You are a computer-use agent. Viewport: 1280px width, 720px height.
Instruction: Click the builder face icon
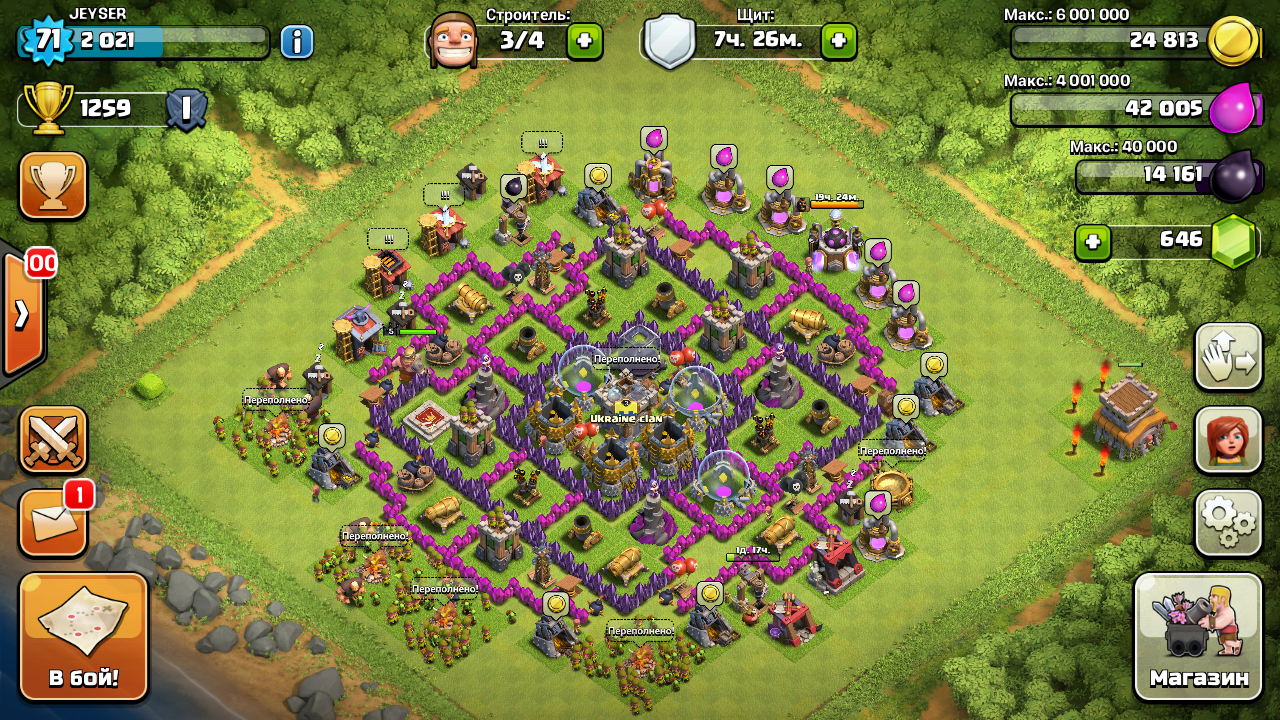tap(450, 41)
